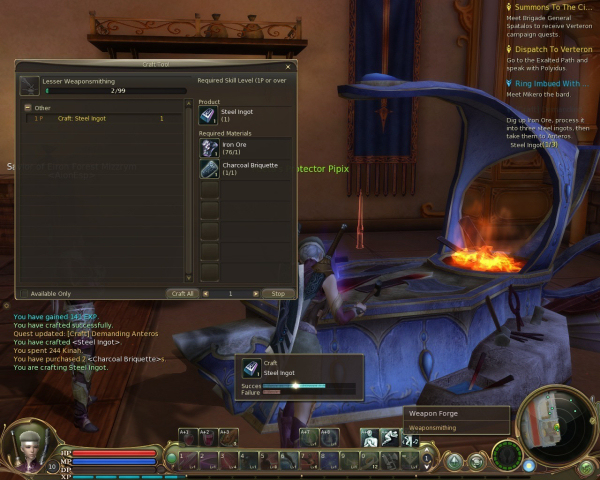Open the Ring Imbued With... quest
The width and height of the screenshot is (600, 480).
(x=550, y=84)
